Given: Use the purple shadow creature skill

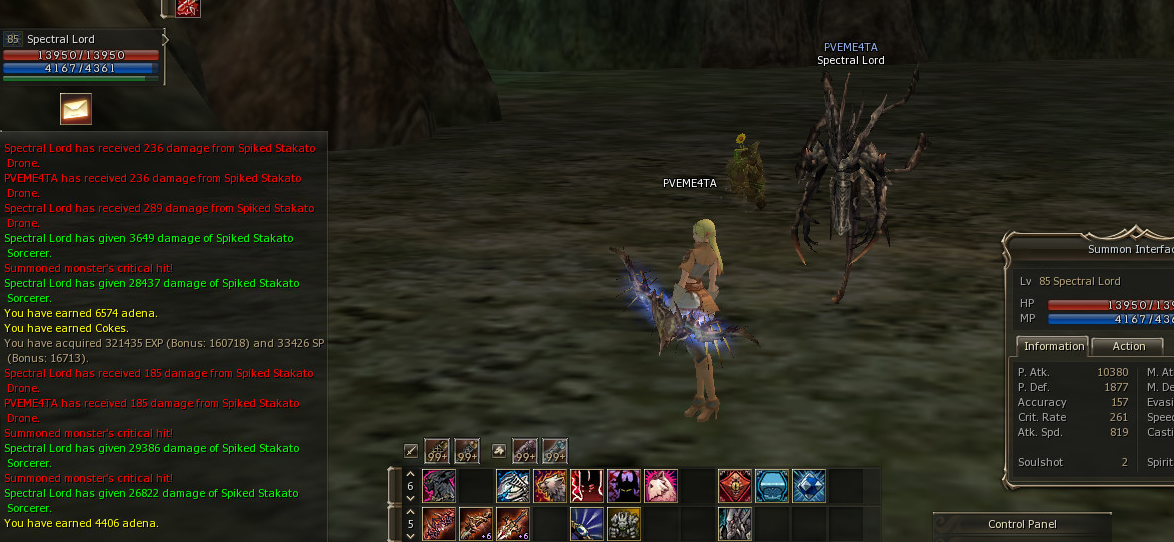Looking at the screenshot, I should 624,486.
